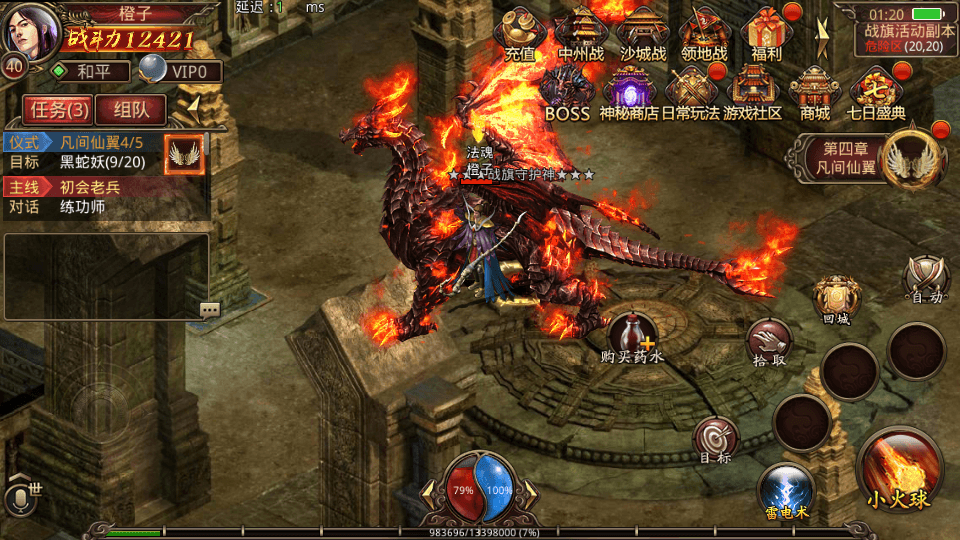Visit the 神秘商店 mystery shop
The image size is (960, 540).
tap(629, 93)
